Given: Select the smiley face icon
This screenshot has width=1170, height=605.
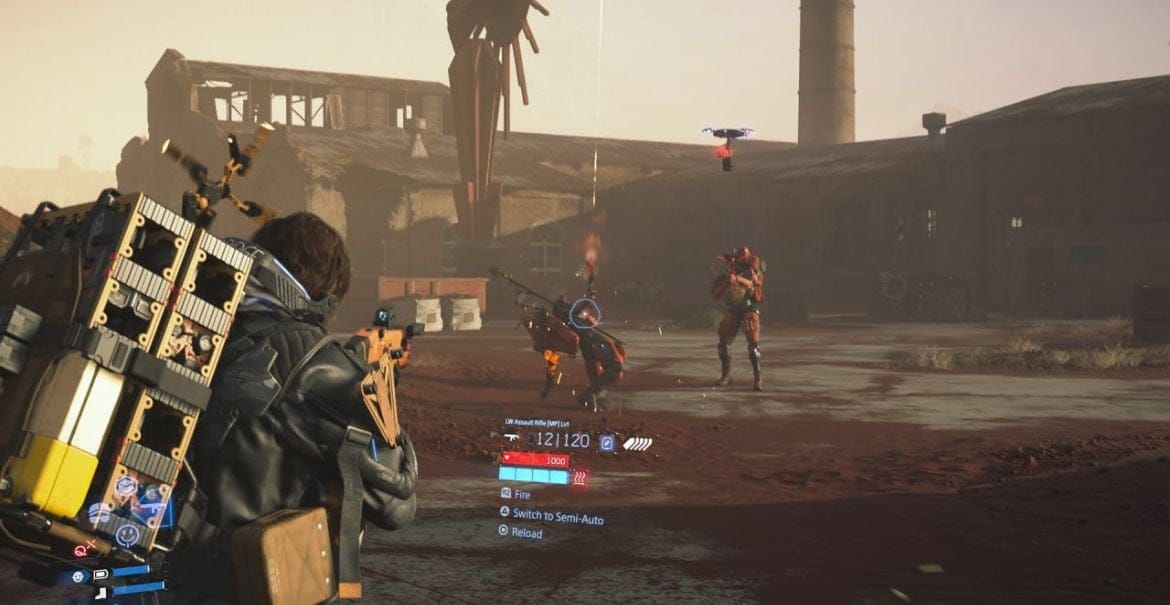Looking at the screenshot, I should click(127, 535).
